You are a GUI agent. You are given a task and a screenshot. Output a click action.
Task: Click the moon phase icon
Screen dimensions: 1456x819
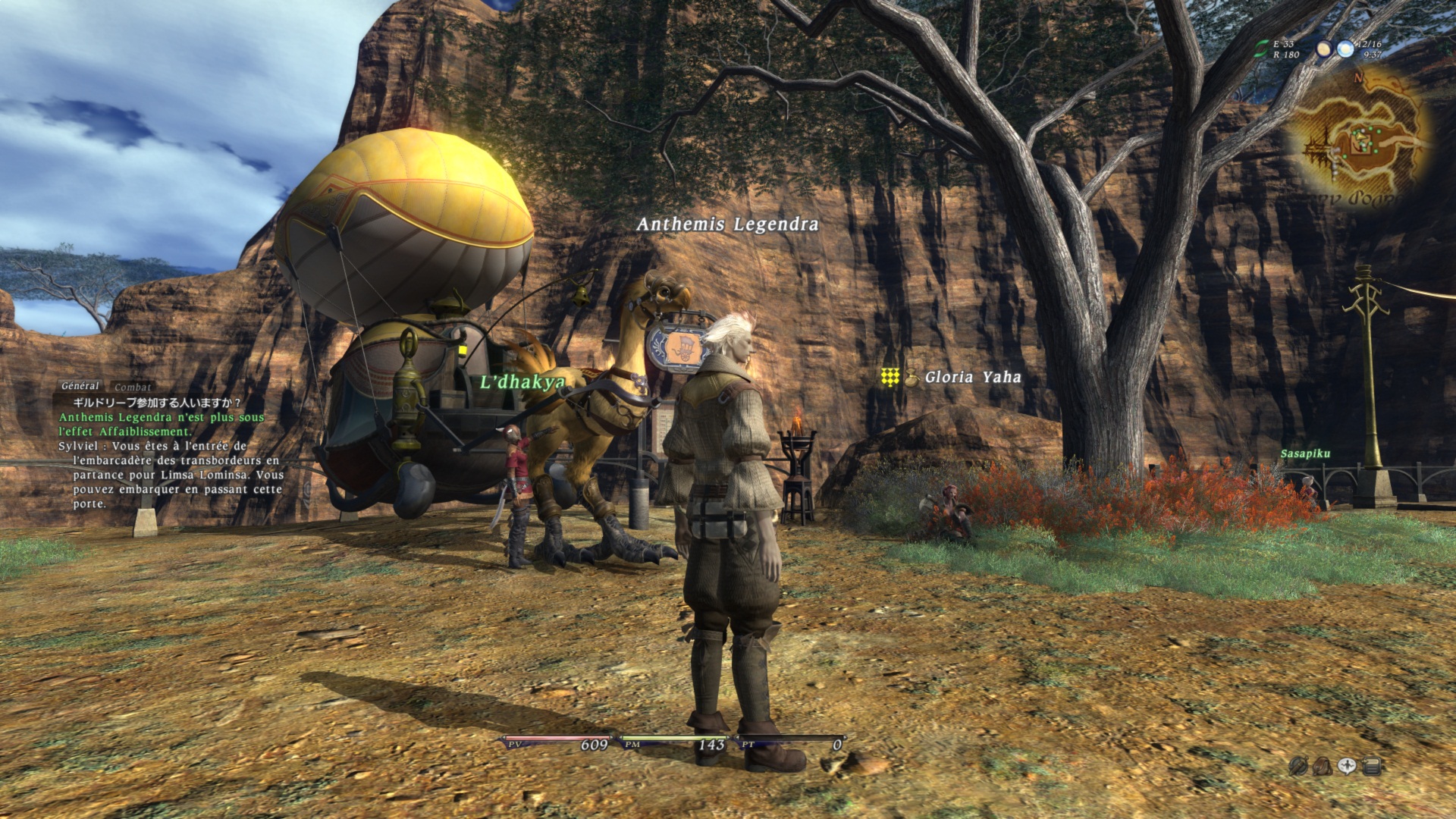click(1324, 49)
